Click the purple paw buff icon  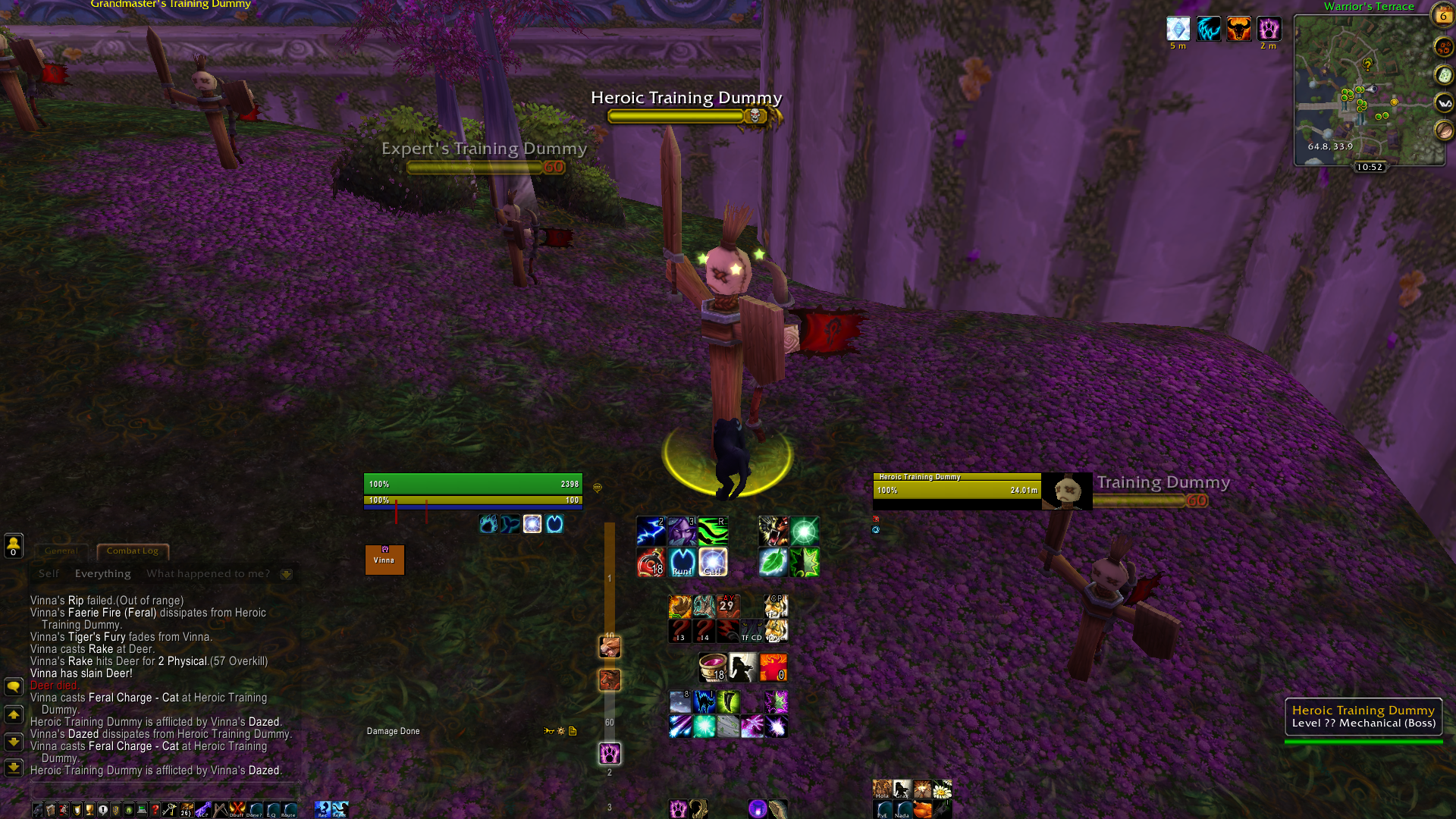(x=1269, y=30)
